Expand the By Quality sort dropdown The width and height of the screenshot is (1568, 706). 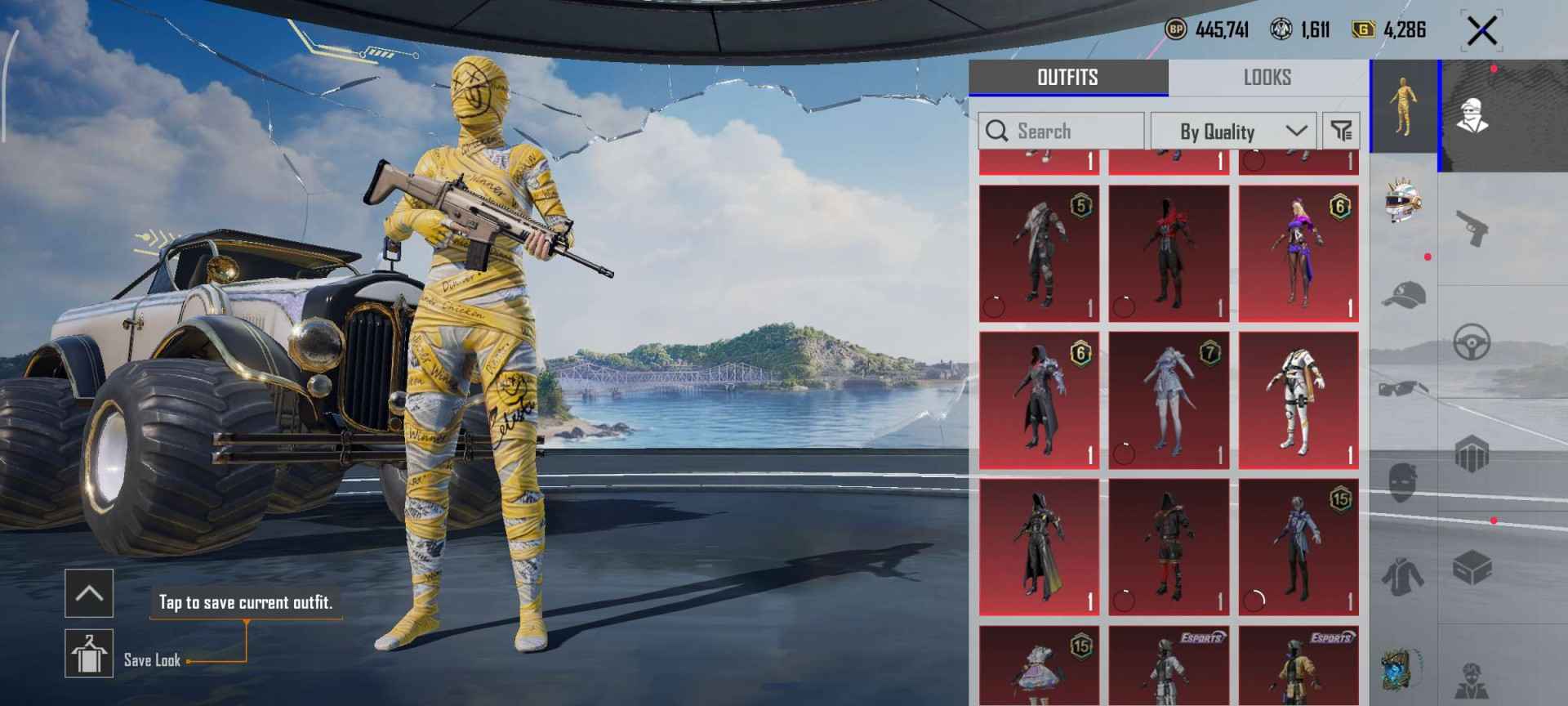1235,131
